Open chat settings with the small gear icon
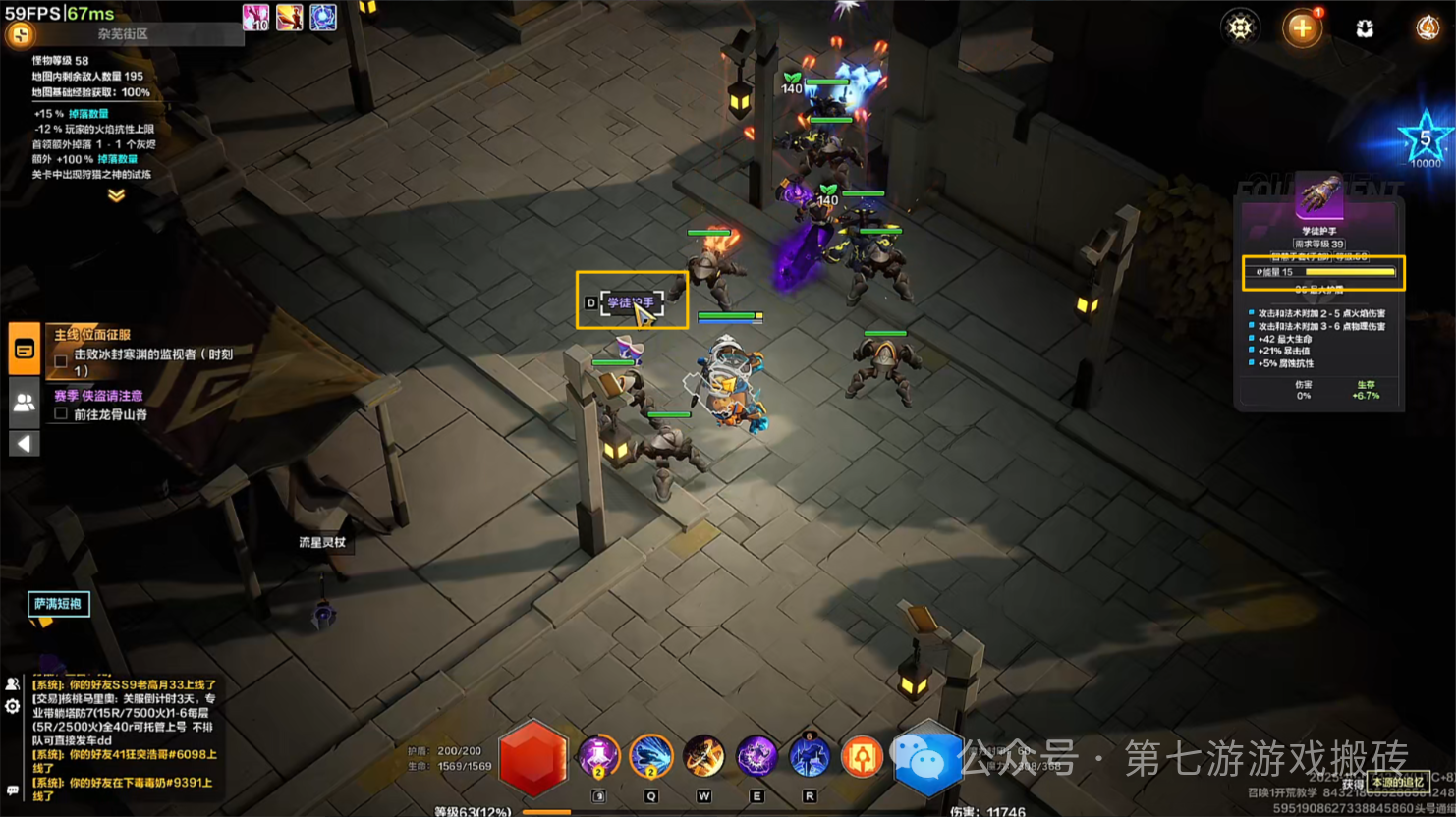The image size is (1456, 817). click(x=12, y=706)
